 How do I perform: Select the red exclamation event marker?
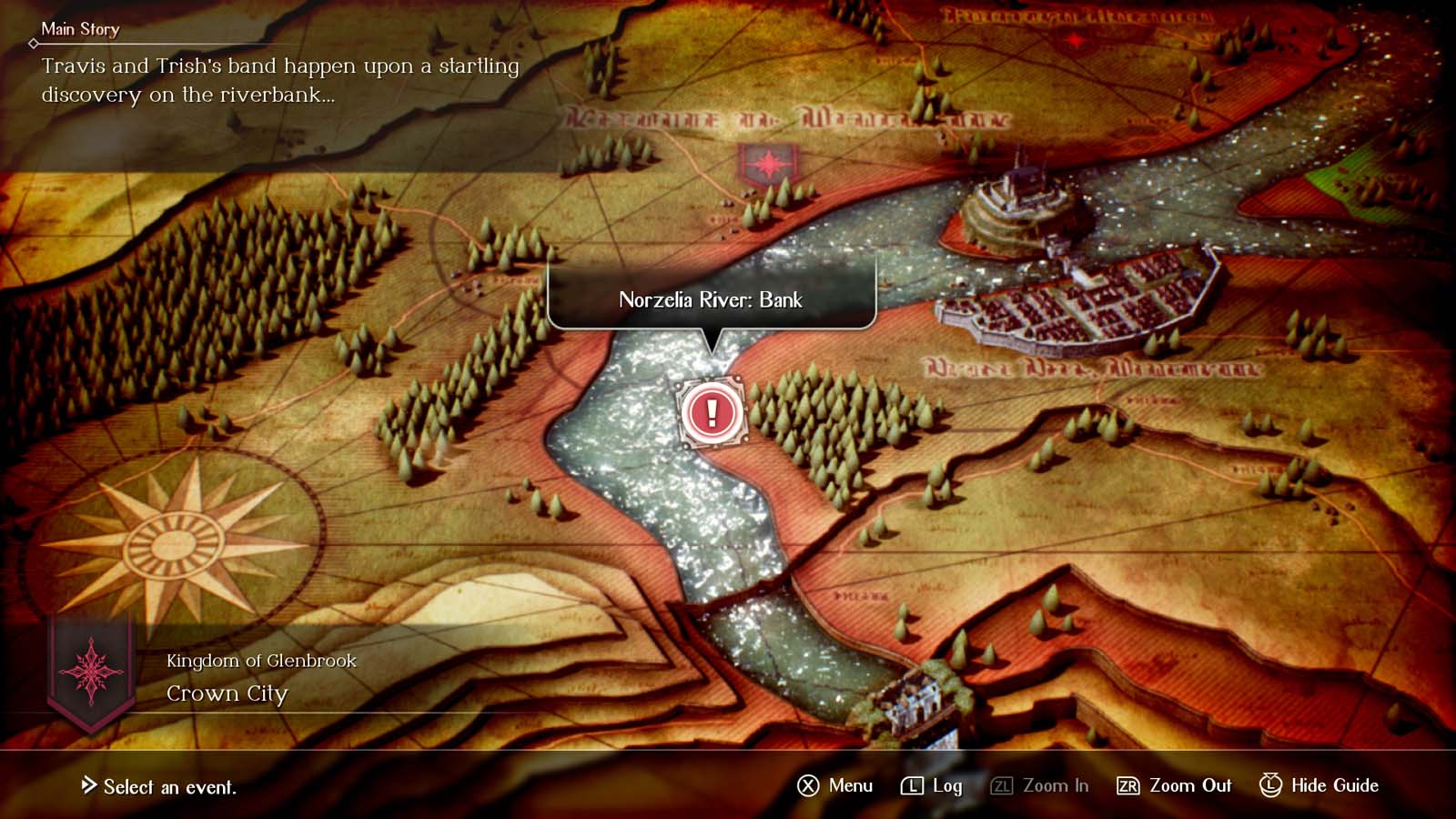coord(712,412)
